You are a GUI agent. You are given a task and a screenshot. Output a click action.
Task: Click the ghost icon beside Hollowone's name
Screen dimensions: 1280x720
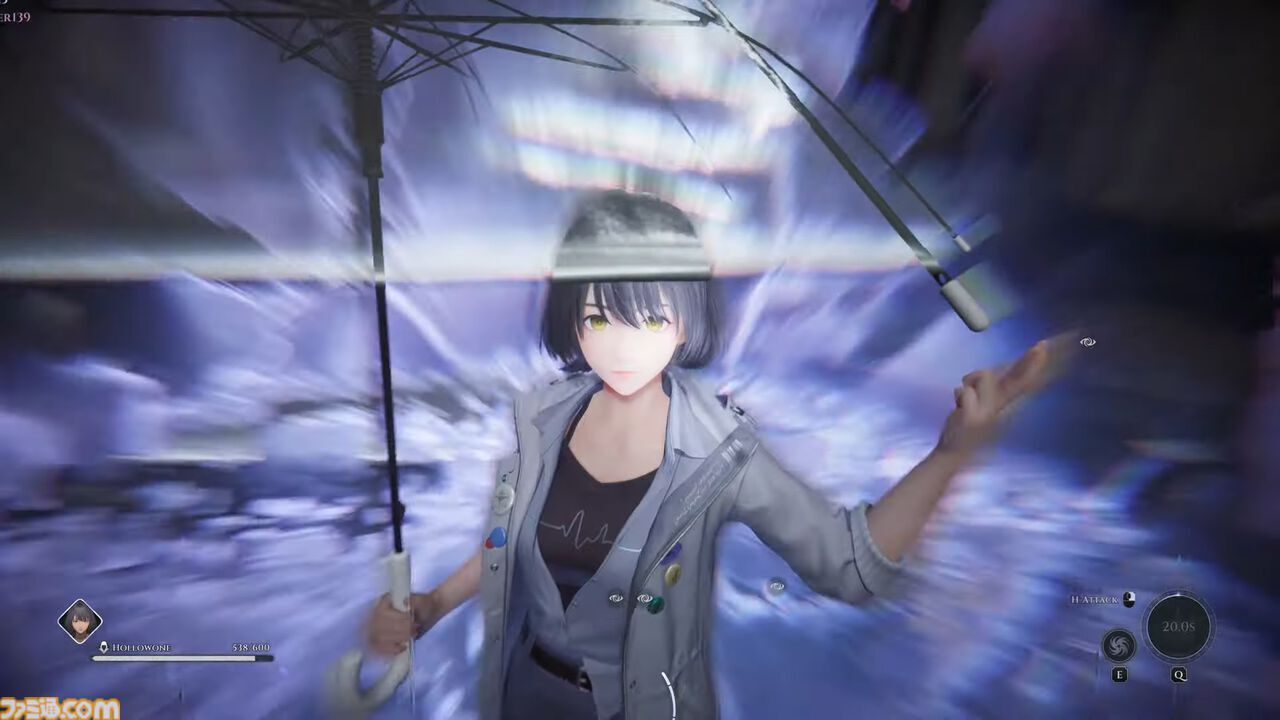pyautogui.click(x=104, y=646)
